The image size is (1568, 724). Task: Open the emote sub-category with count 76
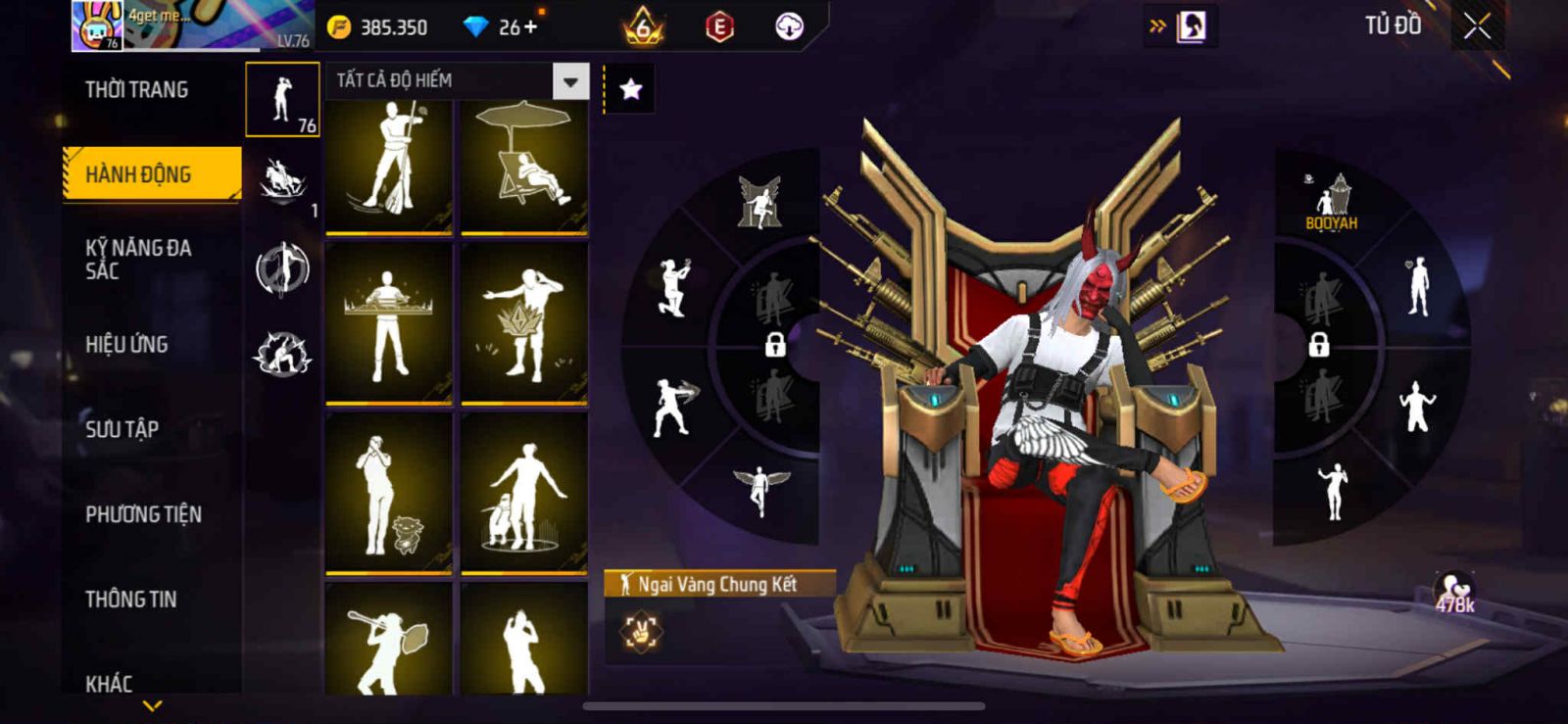point(282,100)
